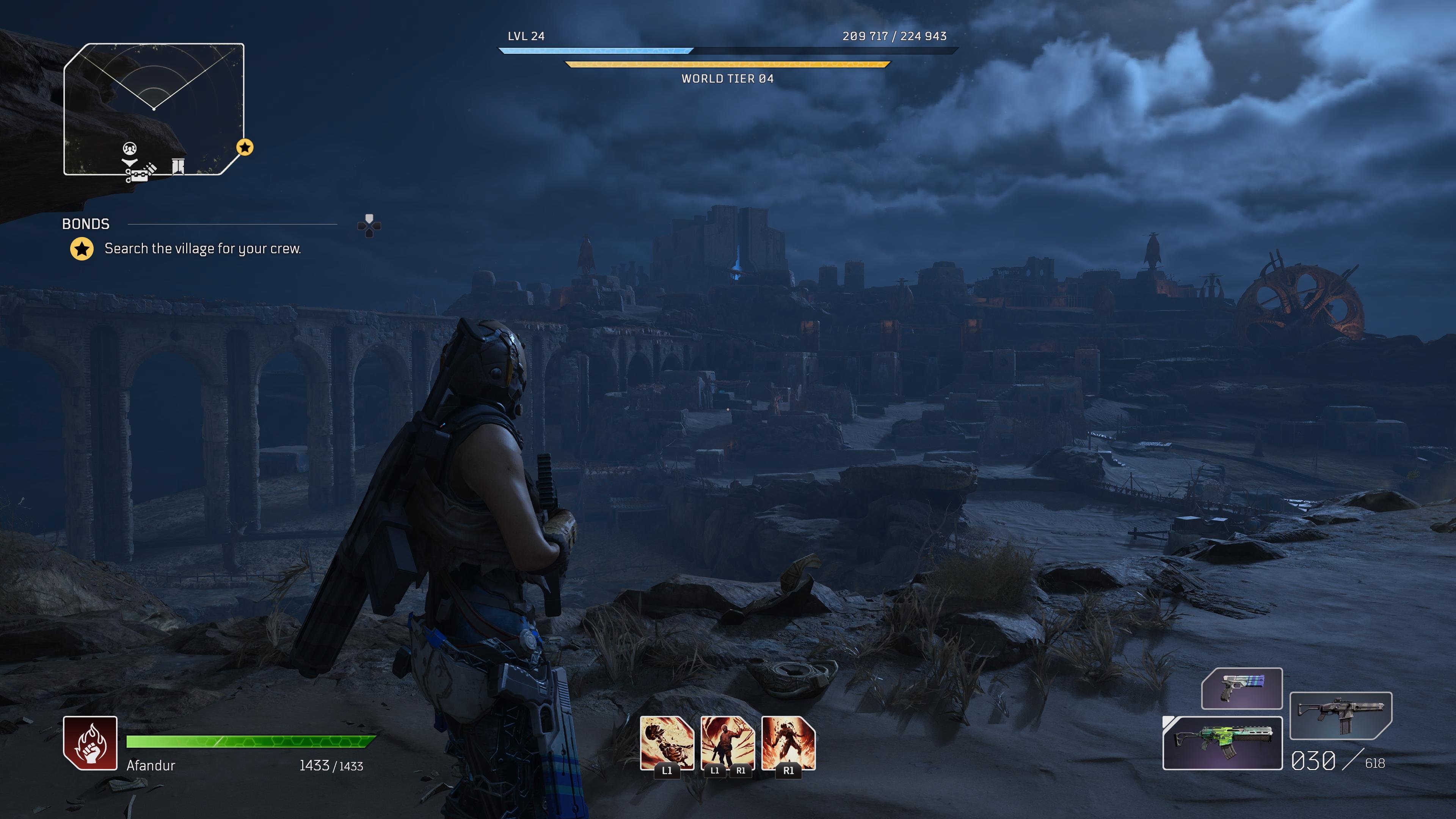The image size is (1456, 819).
Task: Click the gate/door icon on the minimap
Action: pyautogui.click(x=178, y=168)
